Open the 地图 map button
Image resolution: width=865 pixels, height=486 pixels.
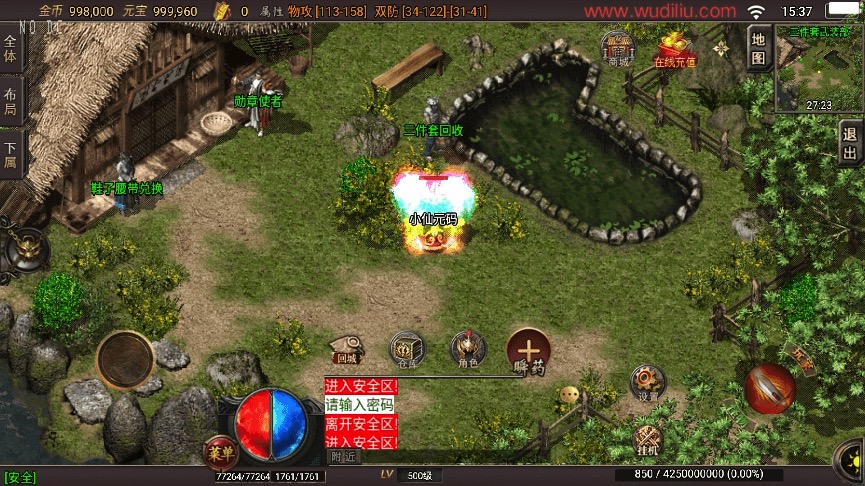758,48
